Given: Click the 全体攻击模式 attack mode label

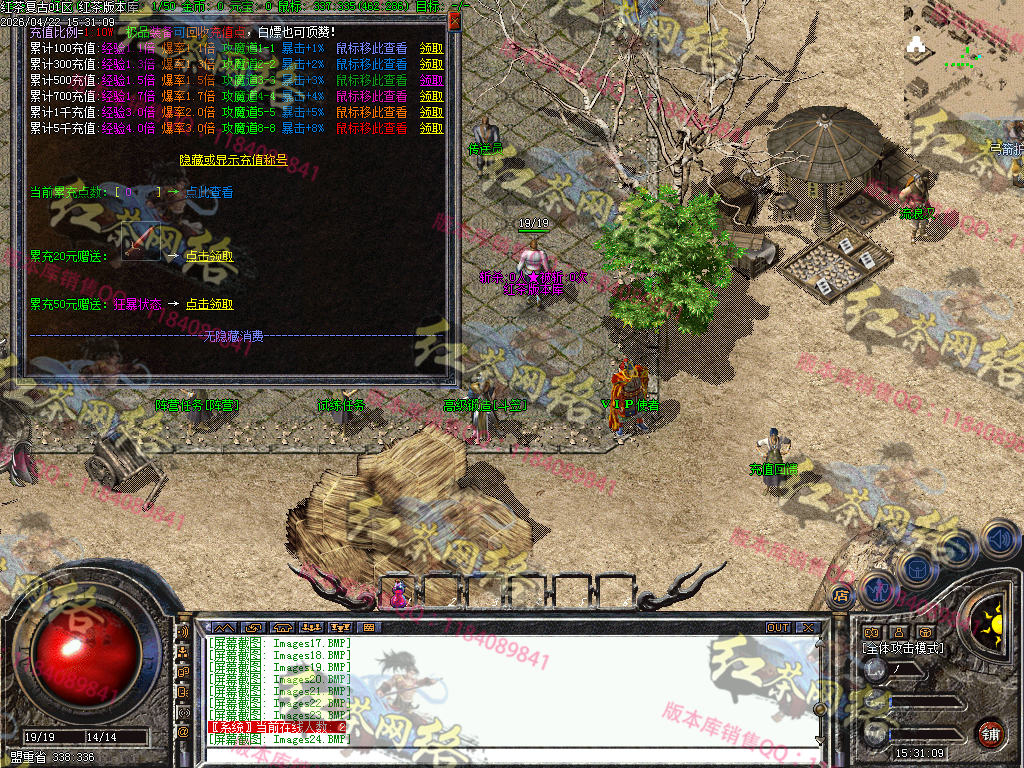Looking at the screenshot, I should coord(903,648).
